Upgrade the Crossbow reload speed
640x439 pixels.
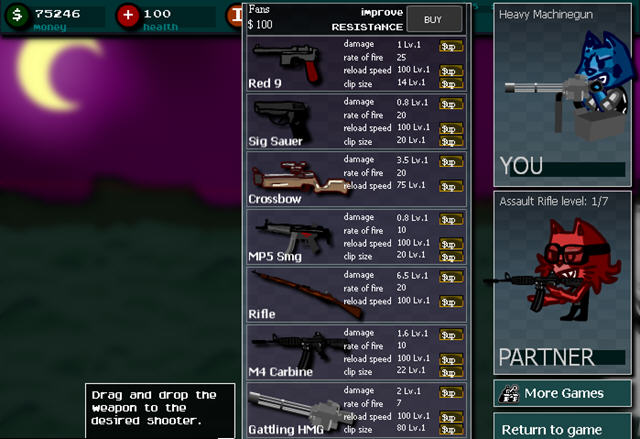pos(449,186)
